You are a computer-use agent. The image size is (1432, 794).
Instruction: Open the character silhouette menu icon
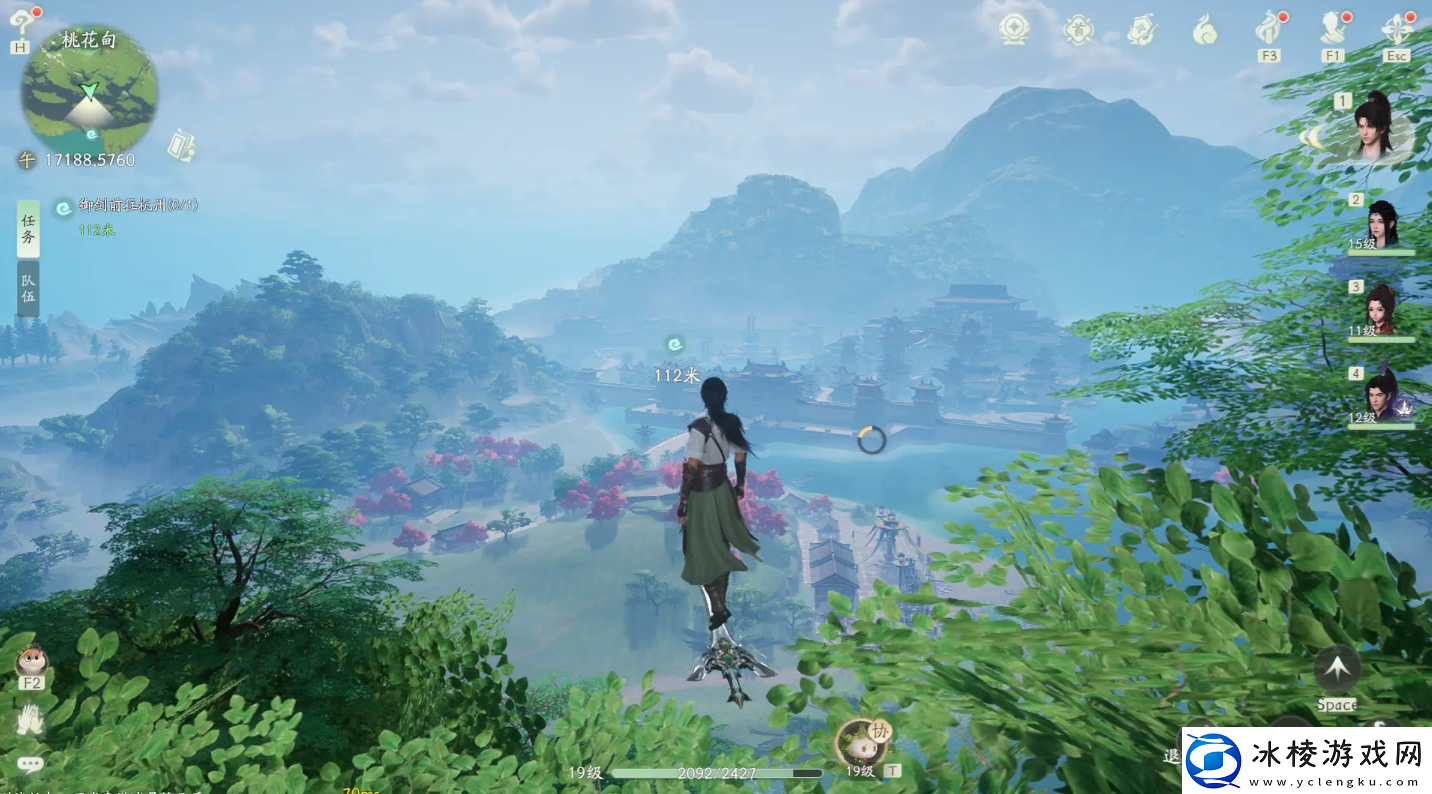click(x=1332, y=28)
